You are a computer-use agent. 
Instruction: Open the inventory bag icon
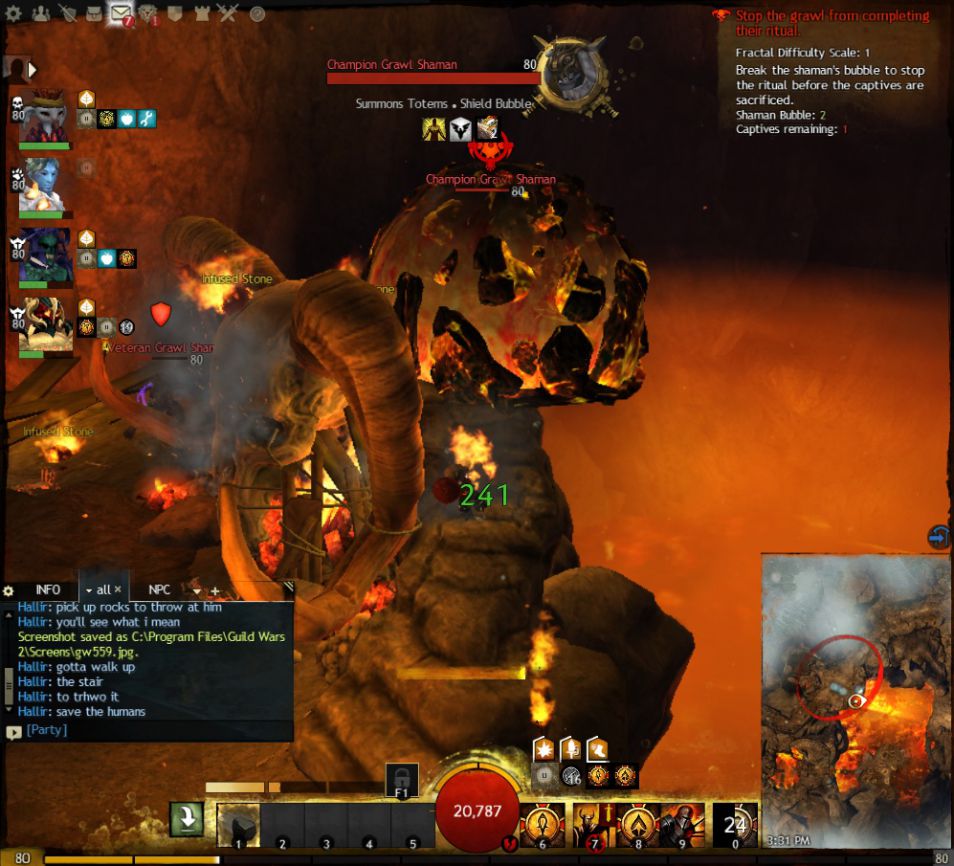coord(93,14)
